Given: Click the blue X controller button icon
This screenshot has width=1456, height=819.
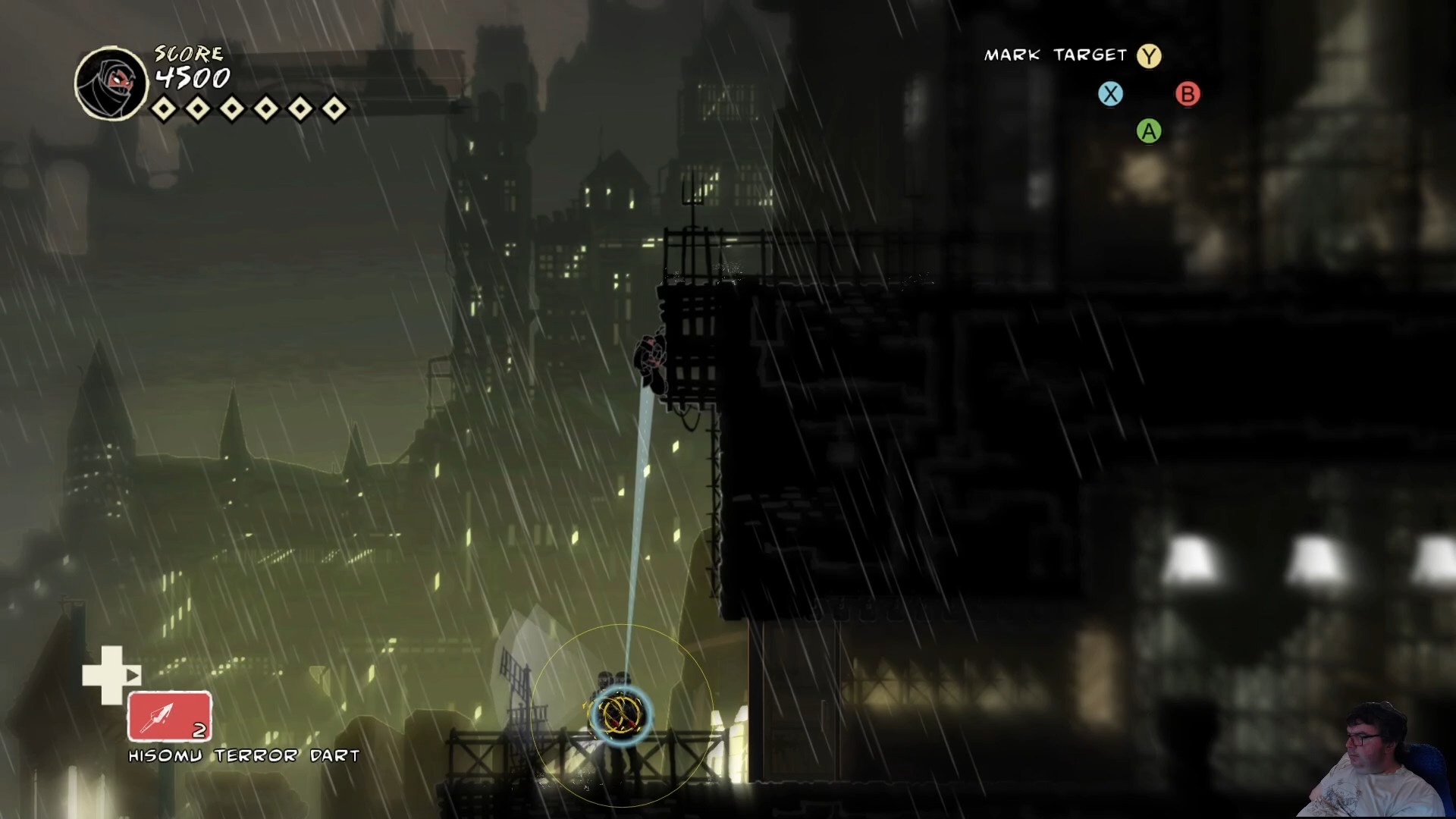Looking at the screenshot, I should click(1110, 93).
